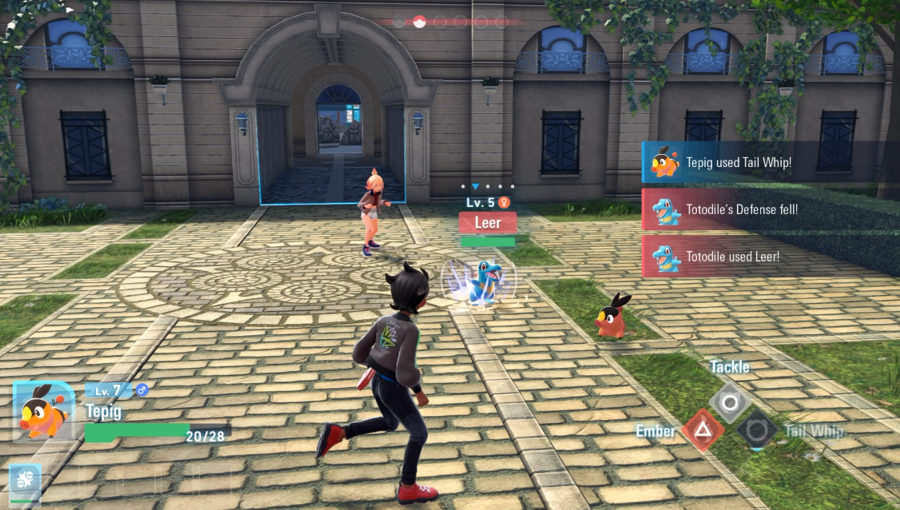Open the battle clash icon below Tepig
The width and height of the screenshot is (900, 510).
coord(25,481)
